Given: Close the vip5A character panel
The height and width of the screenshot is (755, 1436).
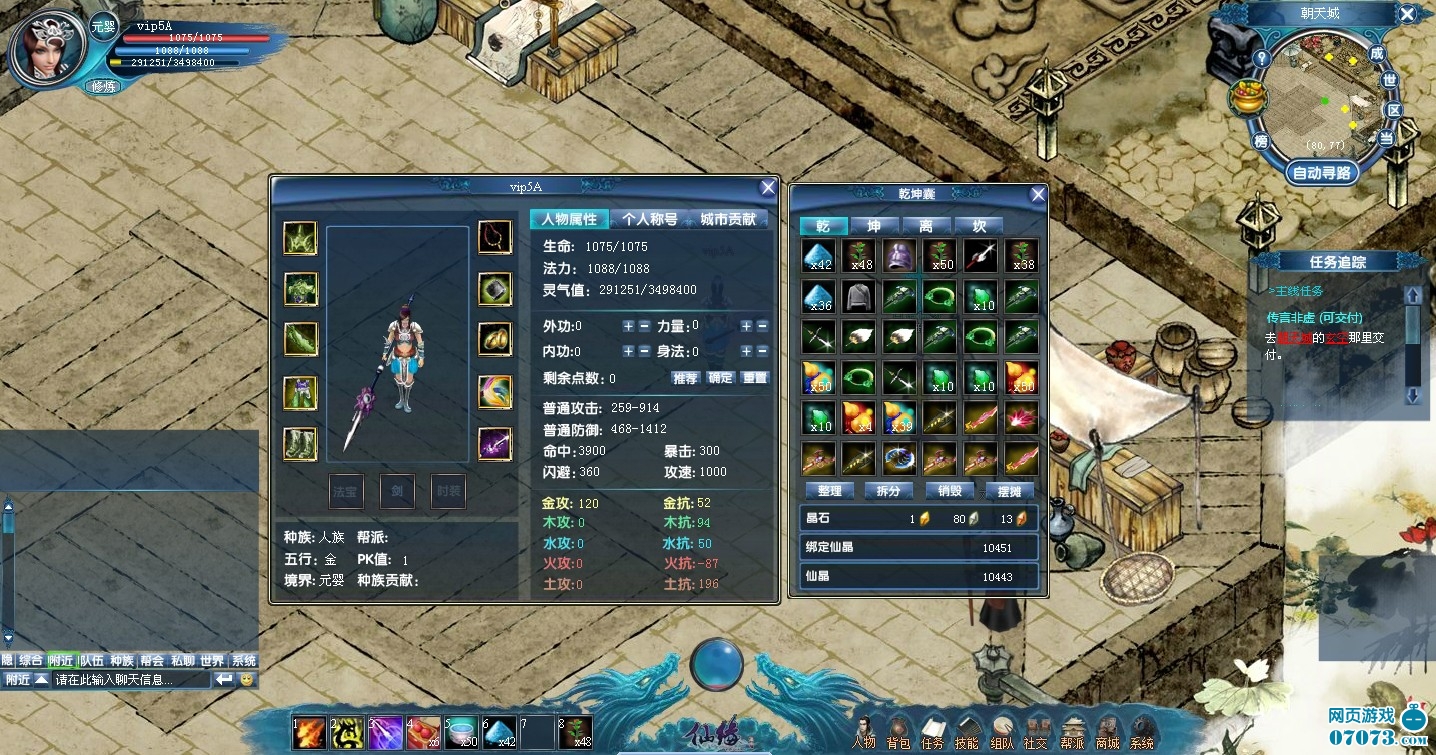Looking at the screenshot, I should pyautogui.click(x=767, y=187).
